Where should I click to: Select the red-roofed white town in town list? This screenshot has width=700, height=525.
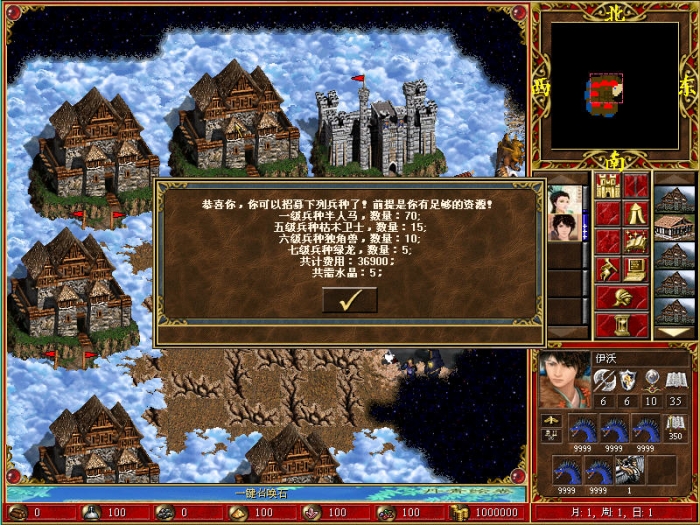coord(673,227)
